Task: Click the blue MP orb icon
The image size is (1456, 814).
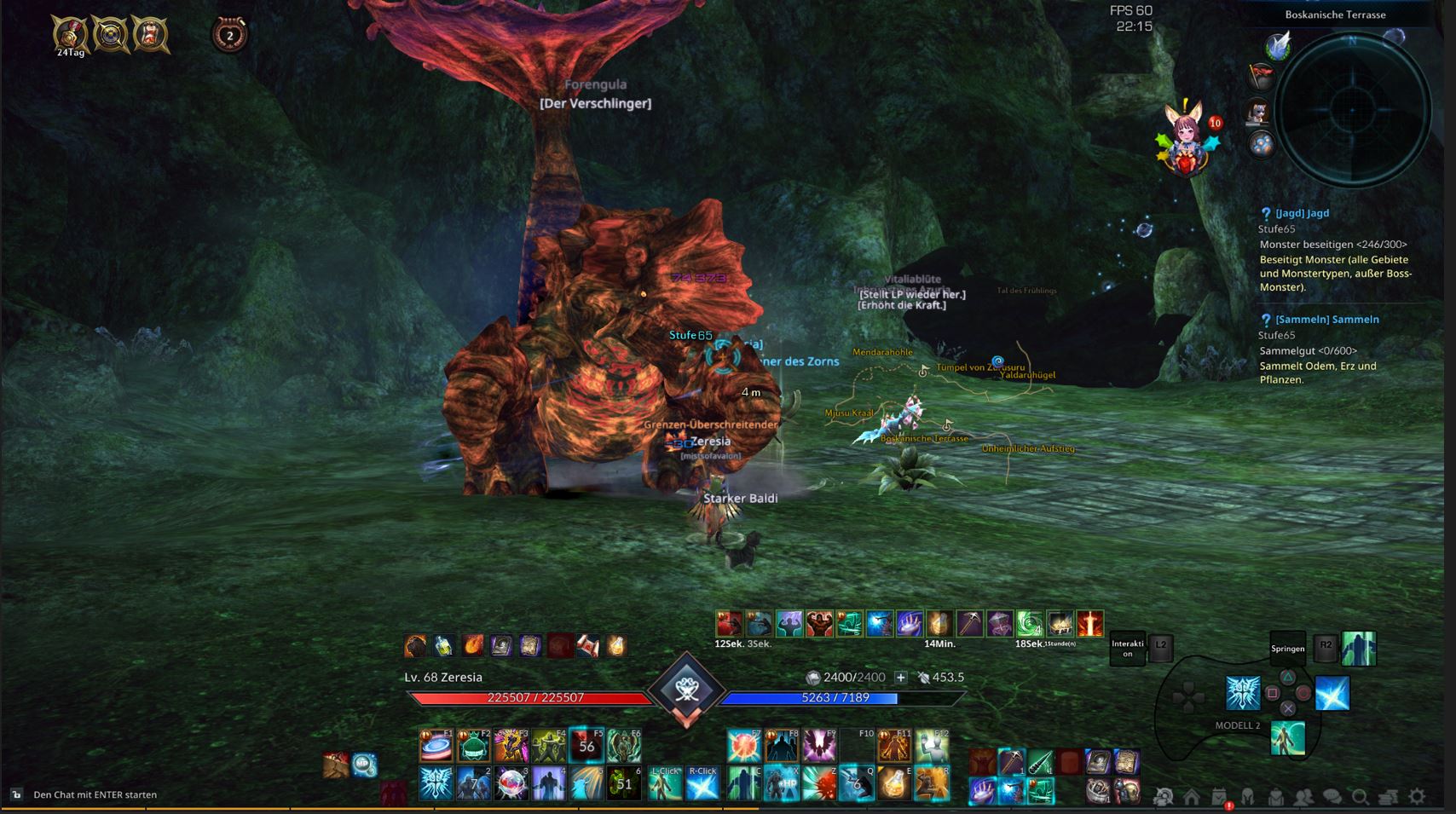Action: point(365,765)
